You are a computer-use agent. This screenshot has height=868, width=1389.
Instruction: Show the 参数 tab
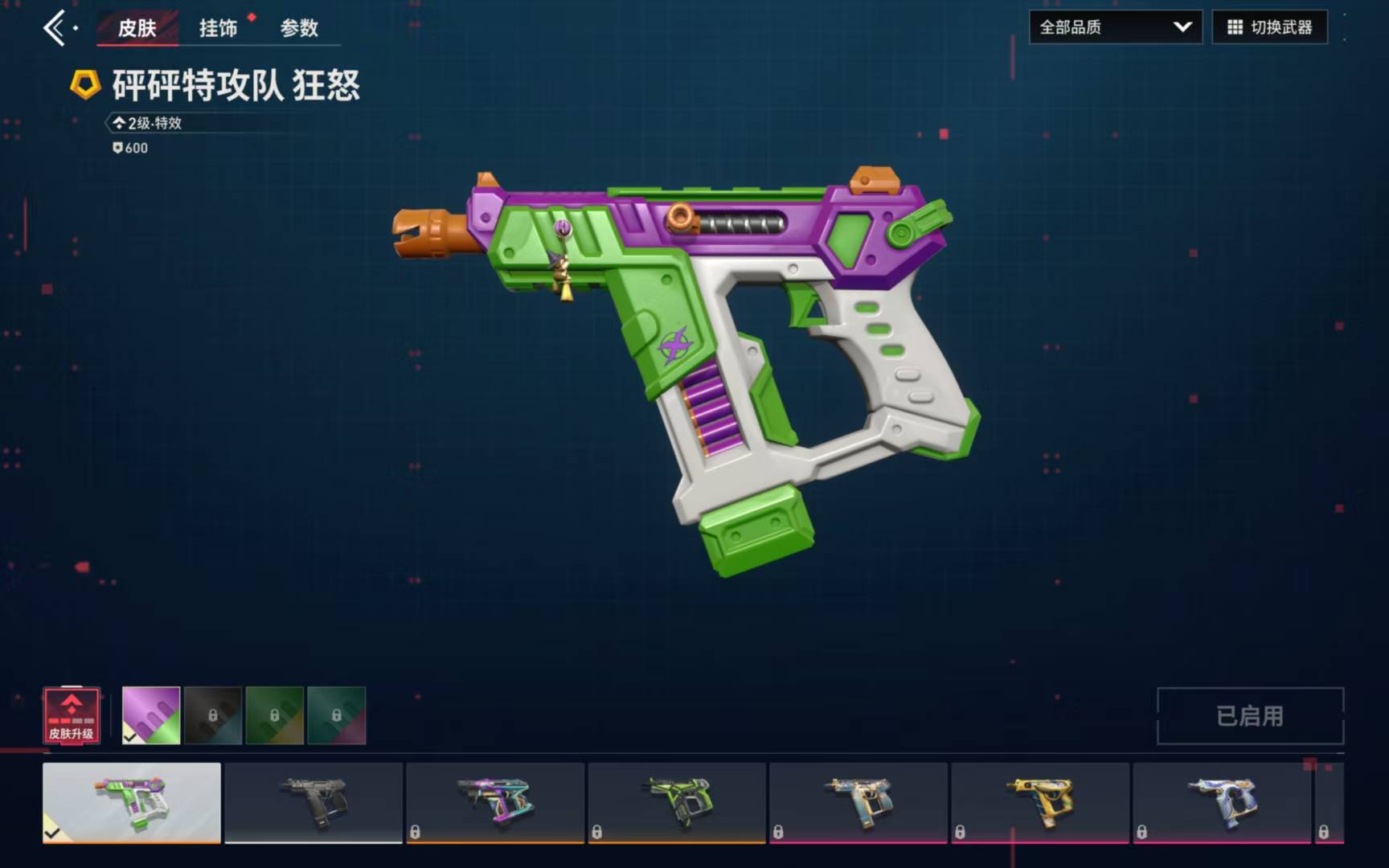299,28
